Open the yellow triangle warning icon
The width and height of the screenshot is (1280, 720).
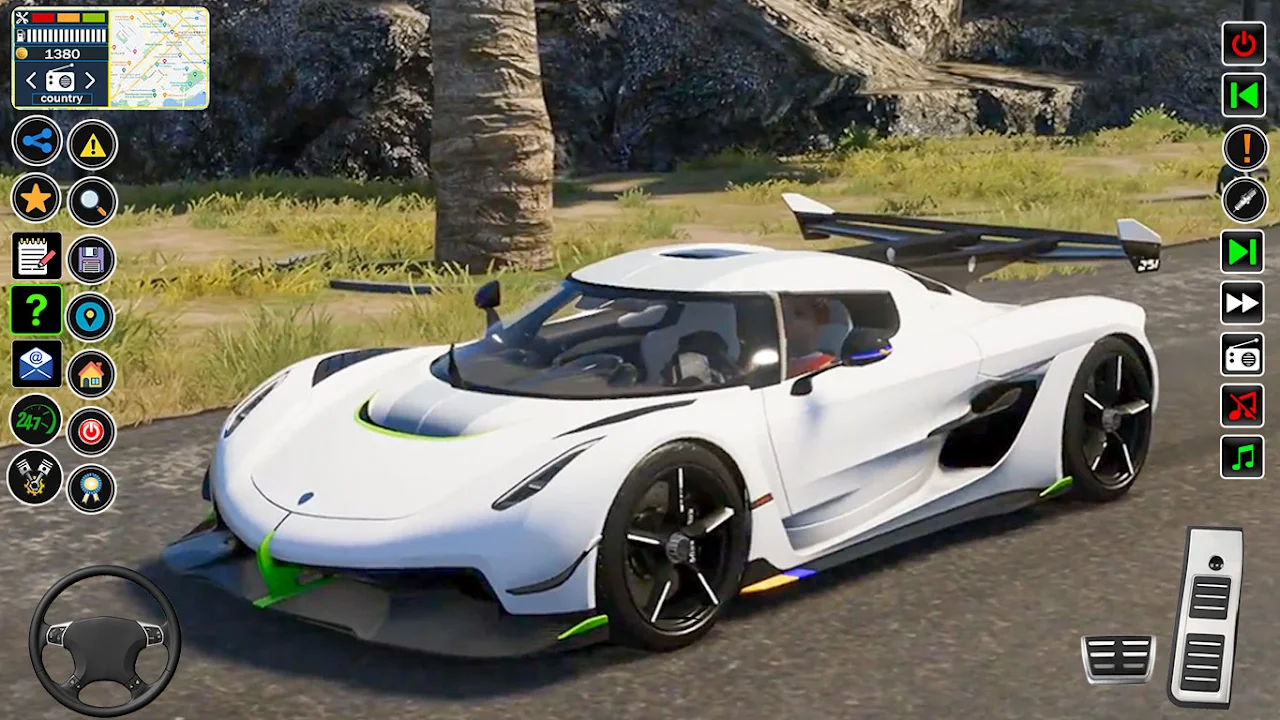pos(93,146)
